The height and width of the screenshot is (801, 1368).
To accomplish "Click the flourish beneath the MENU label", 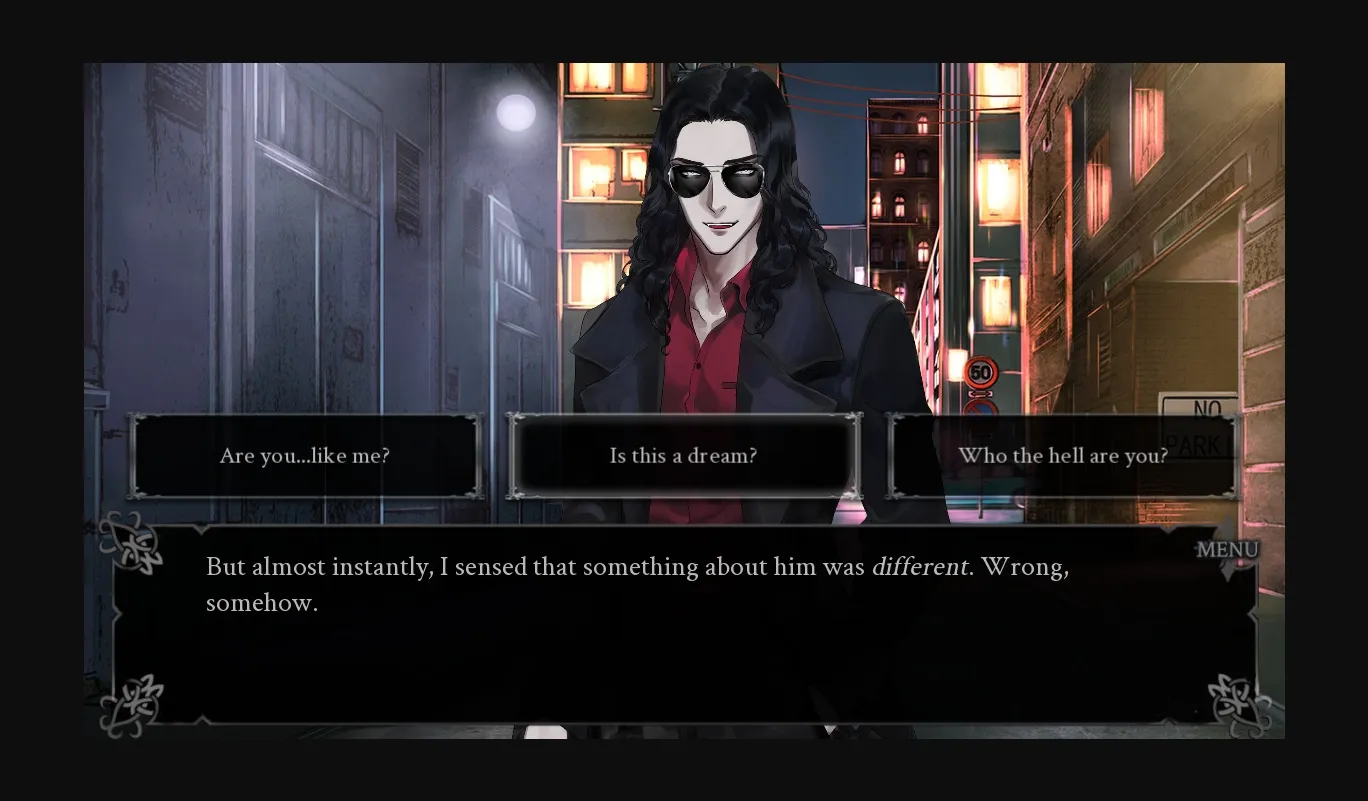I will tap(1229, 572).
